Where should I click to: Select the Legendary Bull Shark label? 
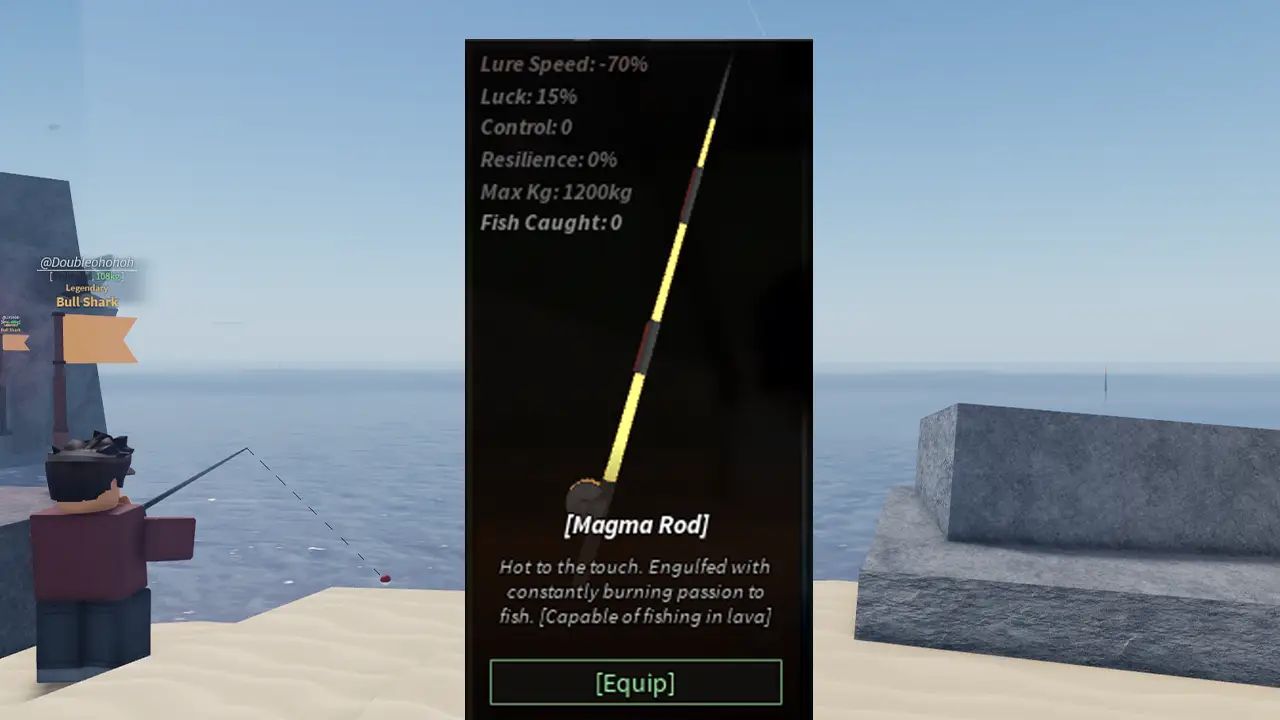(87, 296)
